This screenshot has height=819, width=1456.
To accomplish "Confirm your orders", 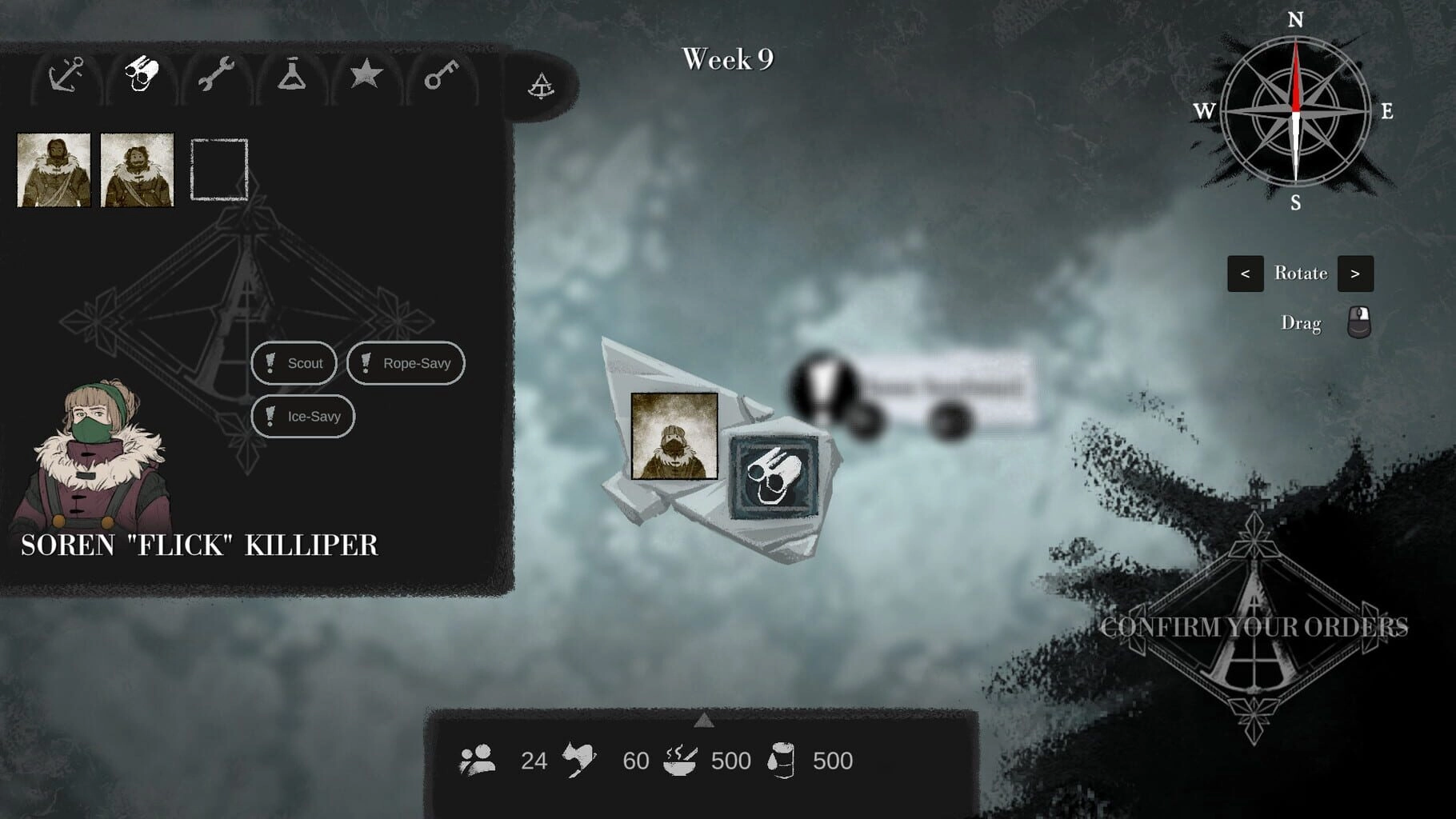I will tap(1254, 627).
